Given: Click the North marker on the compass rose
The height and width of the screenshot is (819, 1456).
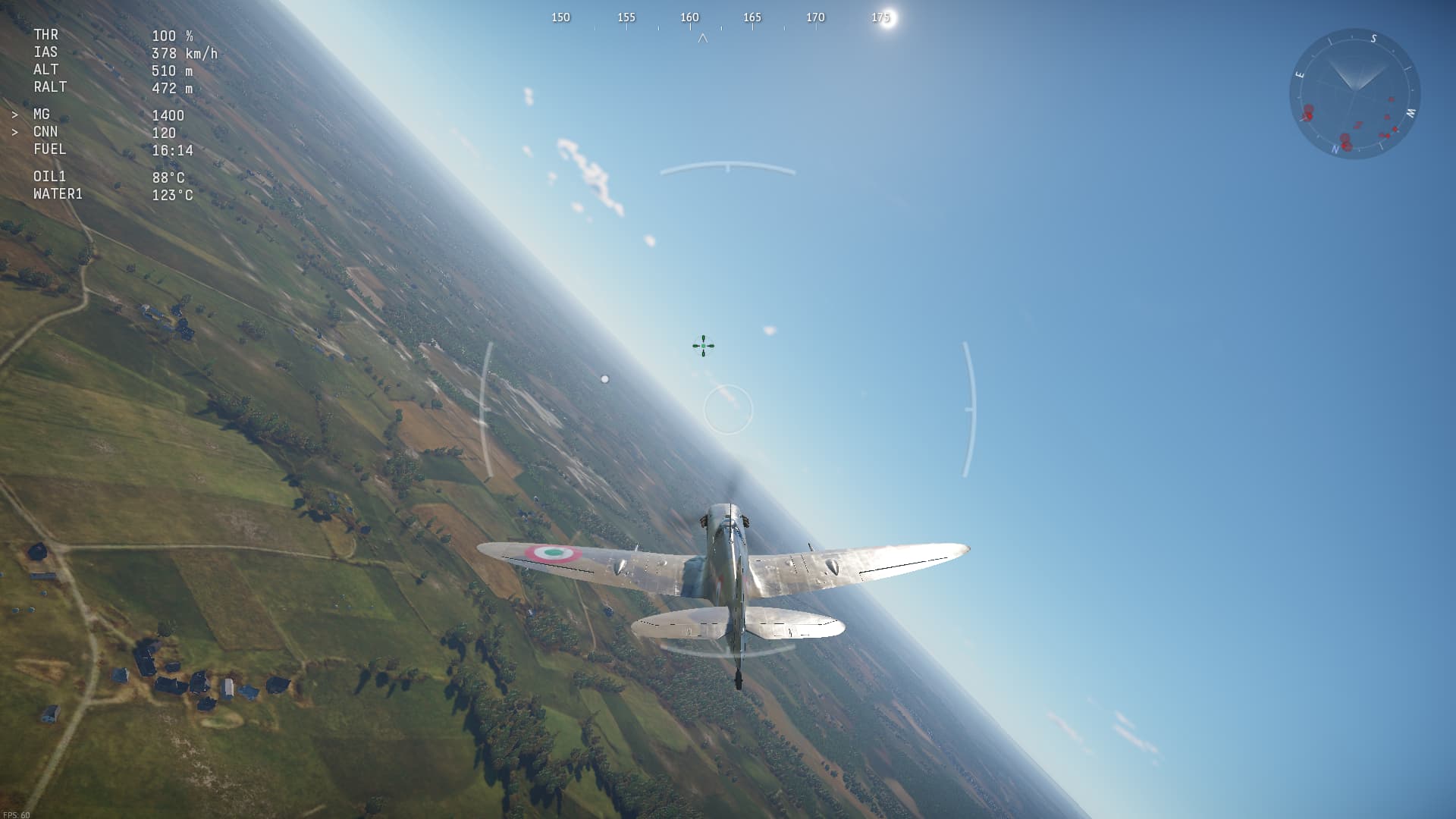Looking at the screenshot, I should [1335, 149].
